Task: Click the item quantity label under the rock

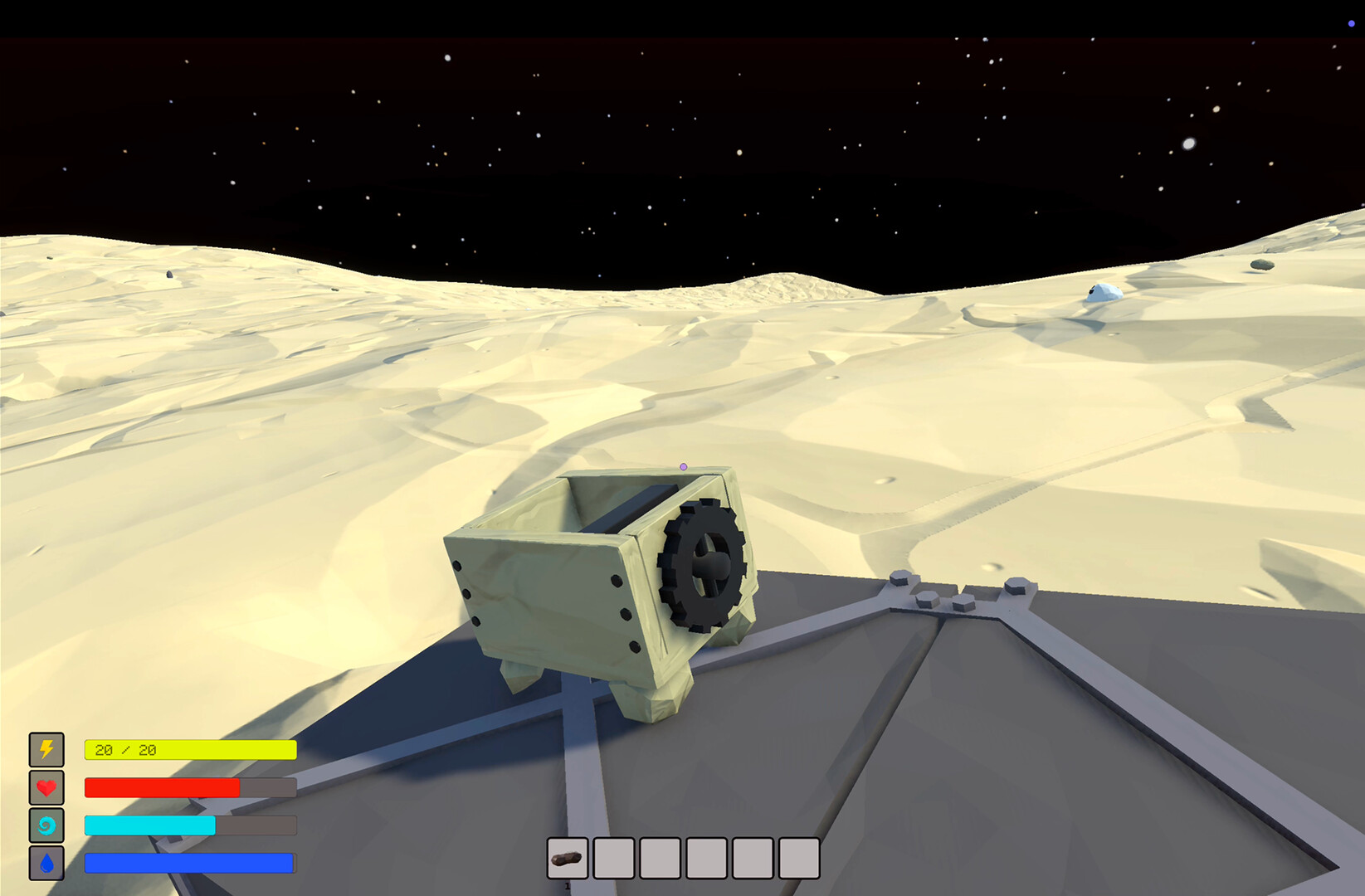Action: (x=568, y=888)
